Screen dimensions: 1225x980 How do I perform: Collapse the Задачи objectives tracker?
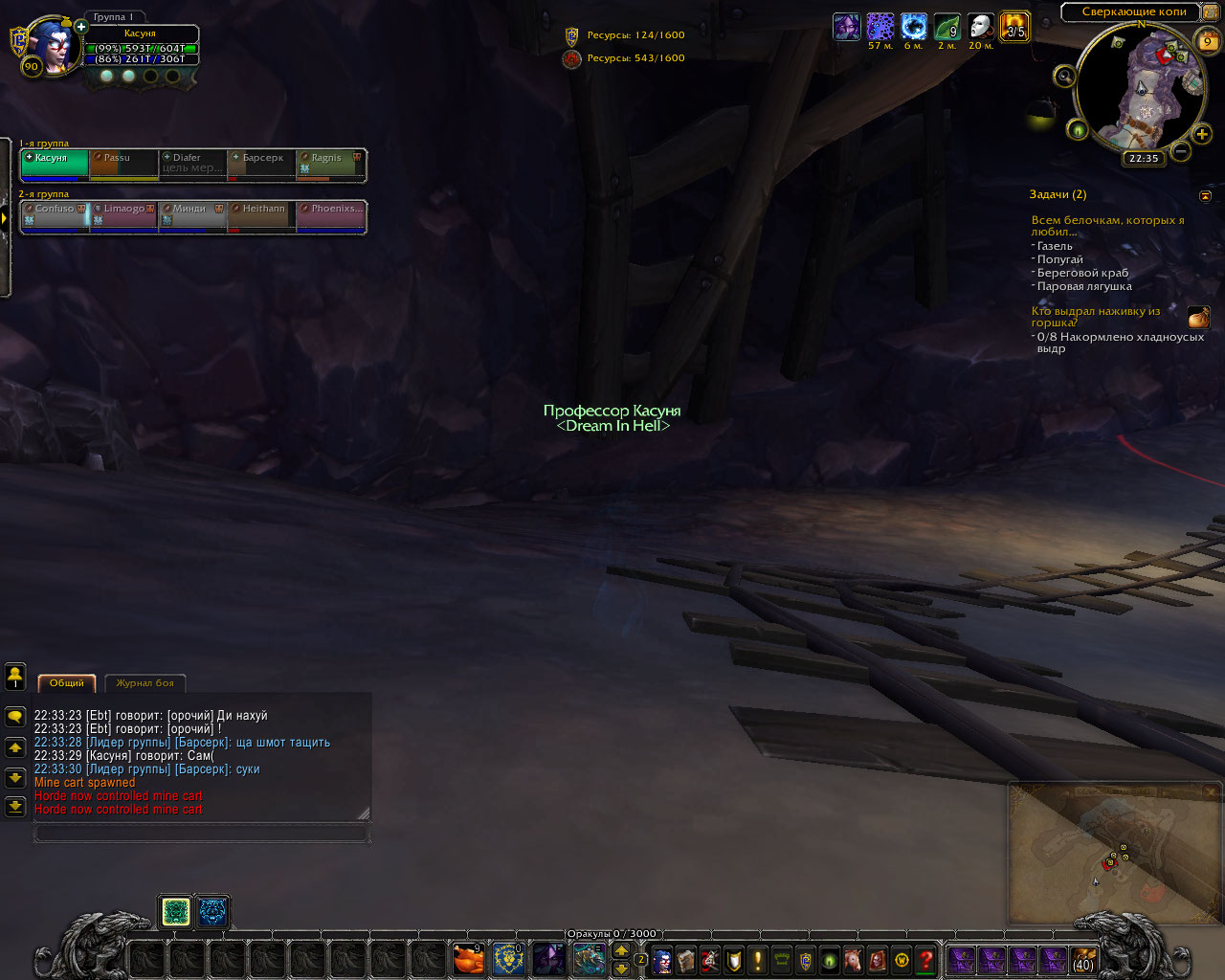[x=1205, y=195]
